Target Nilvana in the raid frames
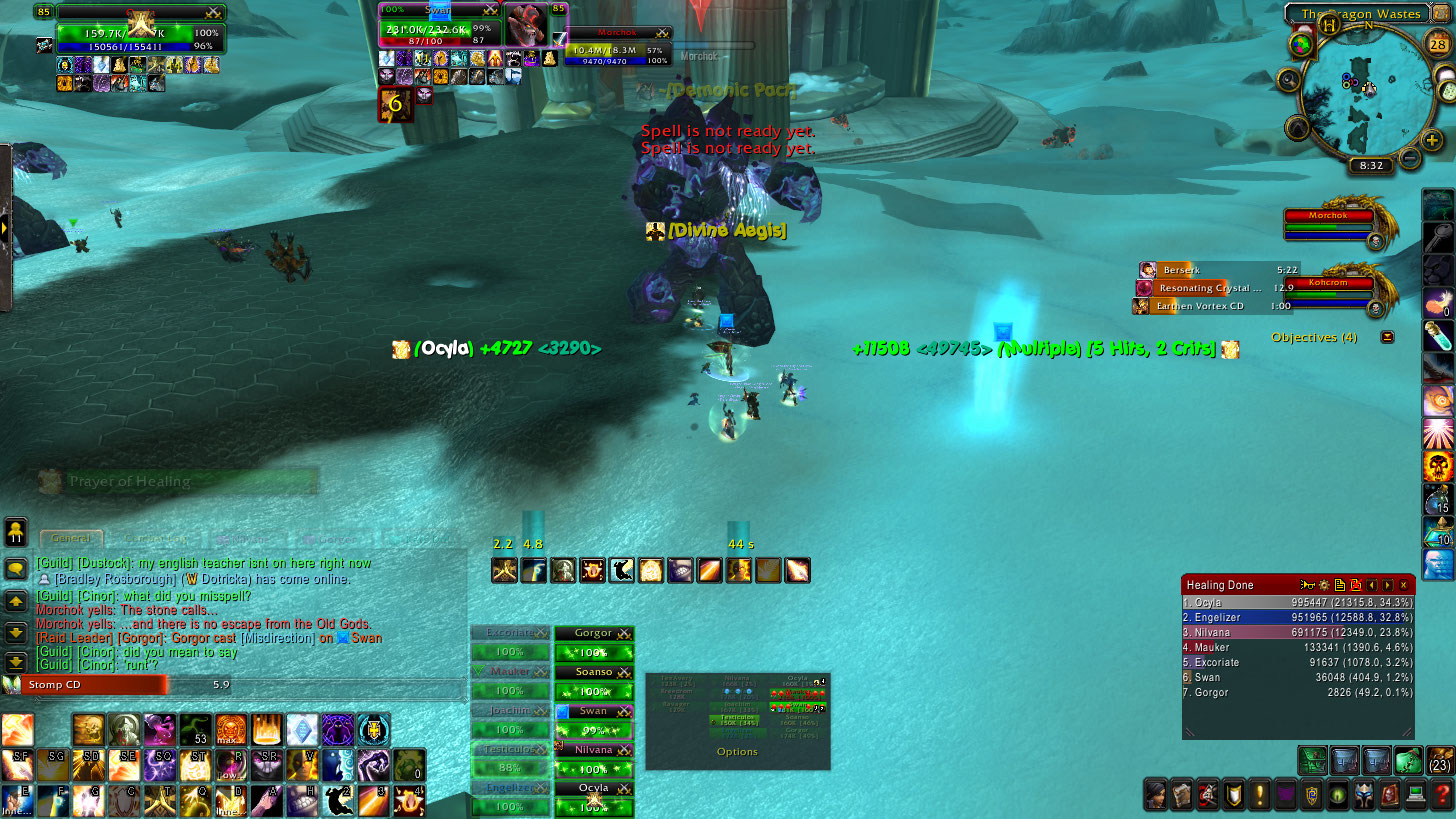The width and height of the screenshot is (1456, 819). click(594, 750)
